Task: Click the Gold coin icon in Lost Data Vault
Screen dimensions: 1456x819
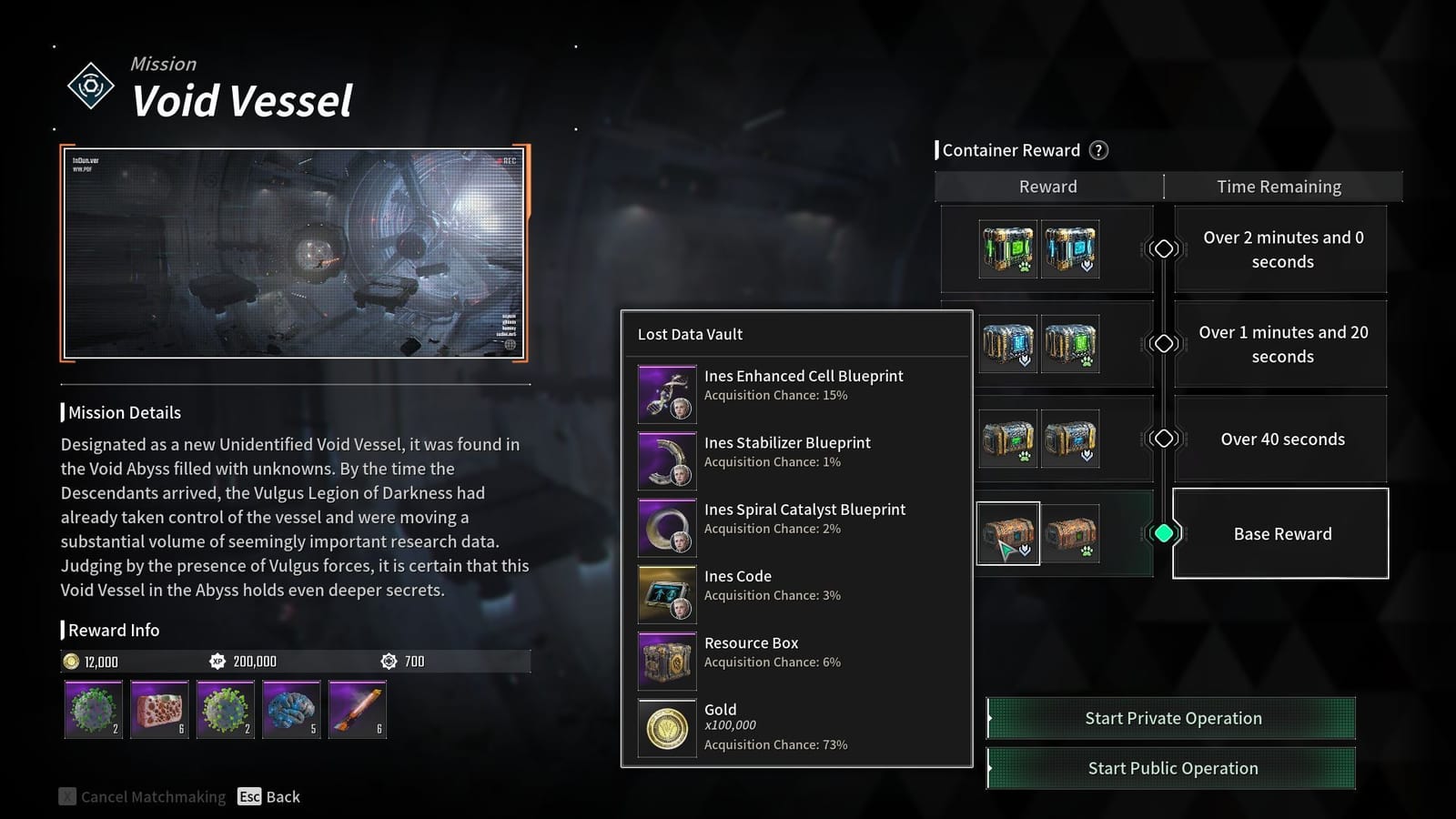Action: tap(666, 728)
